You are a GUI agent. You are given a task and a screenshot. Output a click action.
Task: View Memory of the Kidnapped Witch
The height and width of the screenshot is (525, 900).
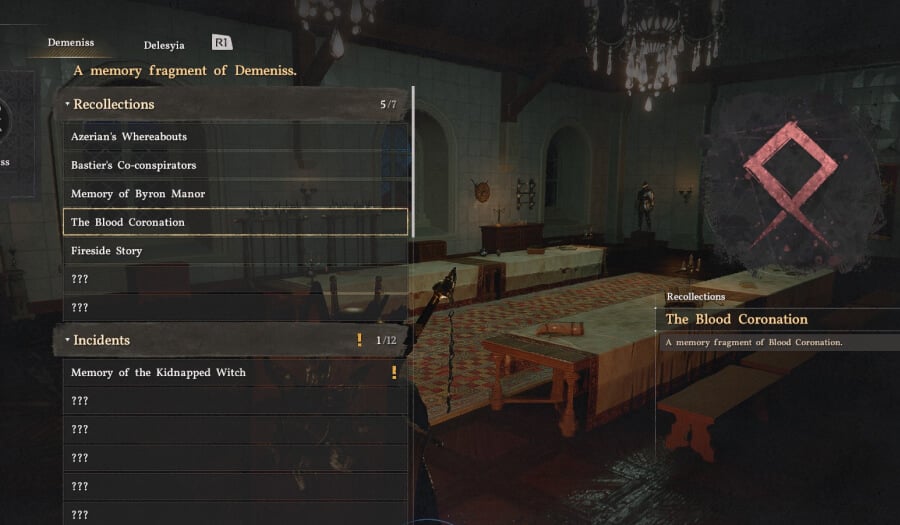pos(158,372)
